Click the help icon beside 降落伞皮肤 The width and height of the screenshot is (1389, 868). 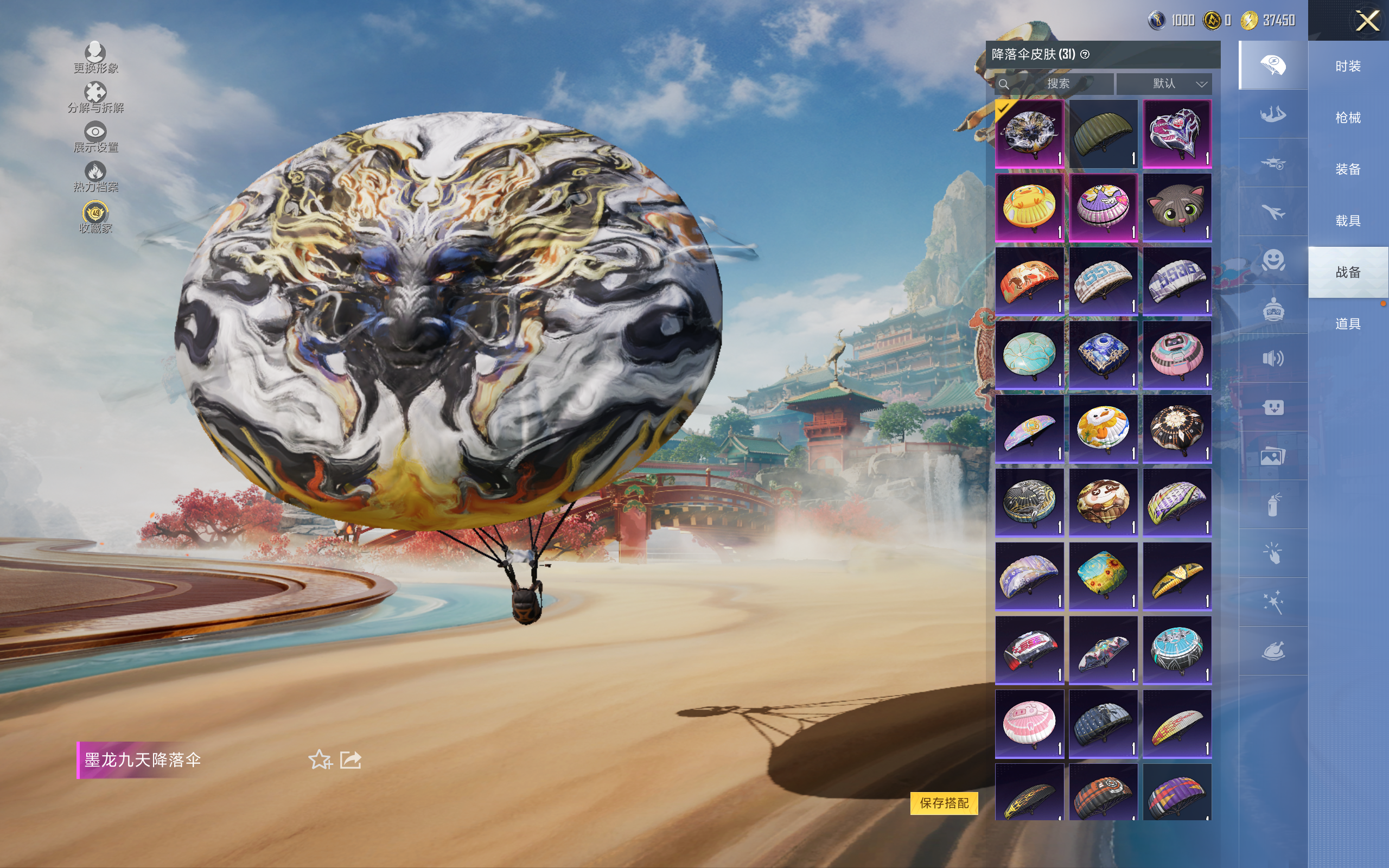(x=1085, y=55)
